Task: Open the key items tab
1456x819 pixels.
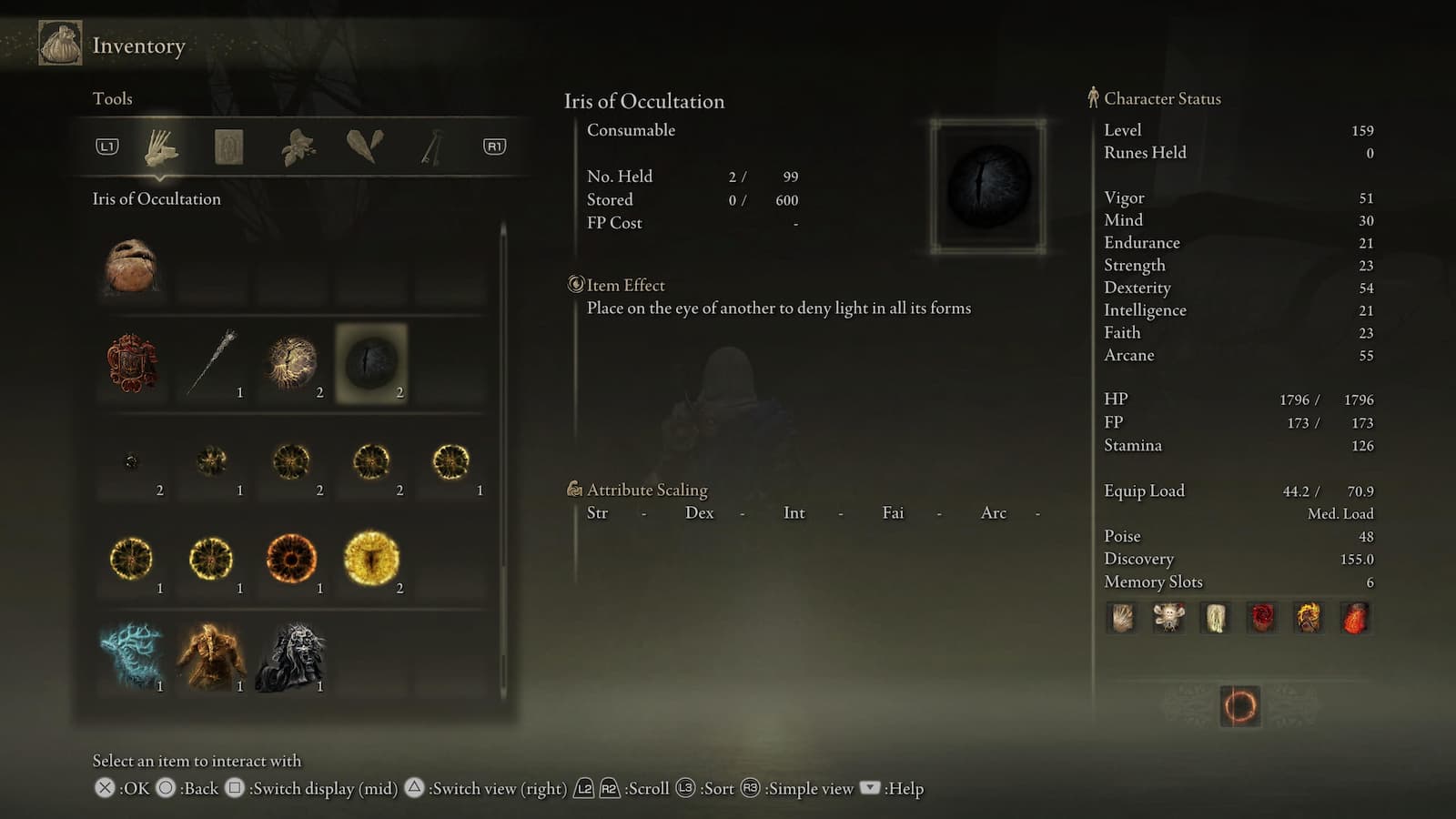Action: [431, 147]
